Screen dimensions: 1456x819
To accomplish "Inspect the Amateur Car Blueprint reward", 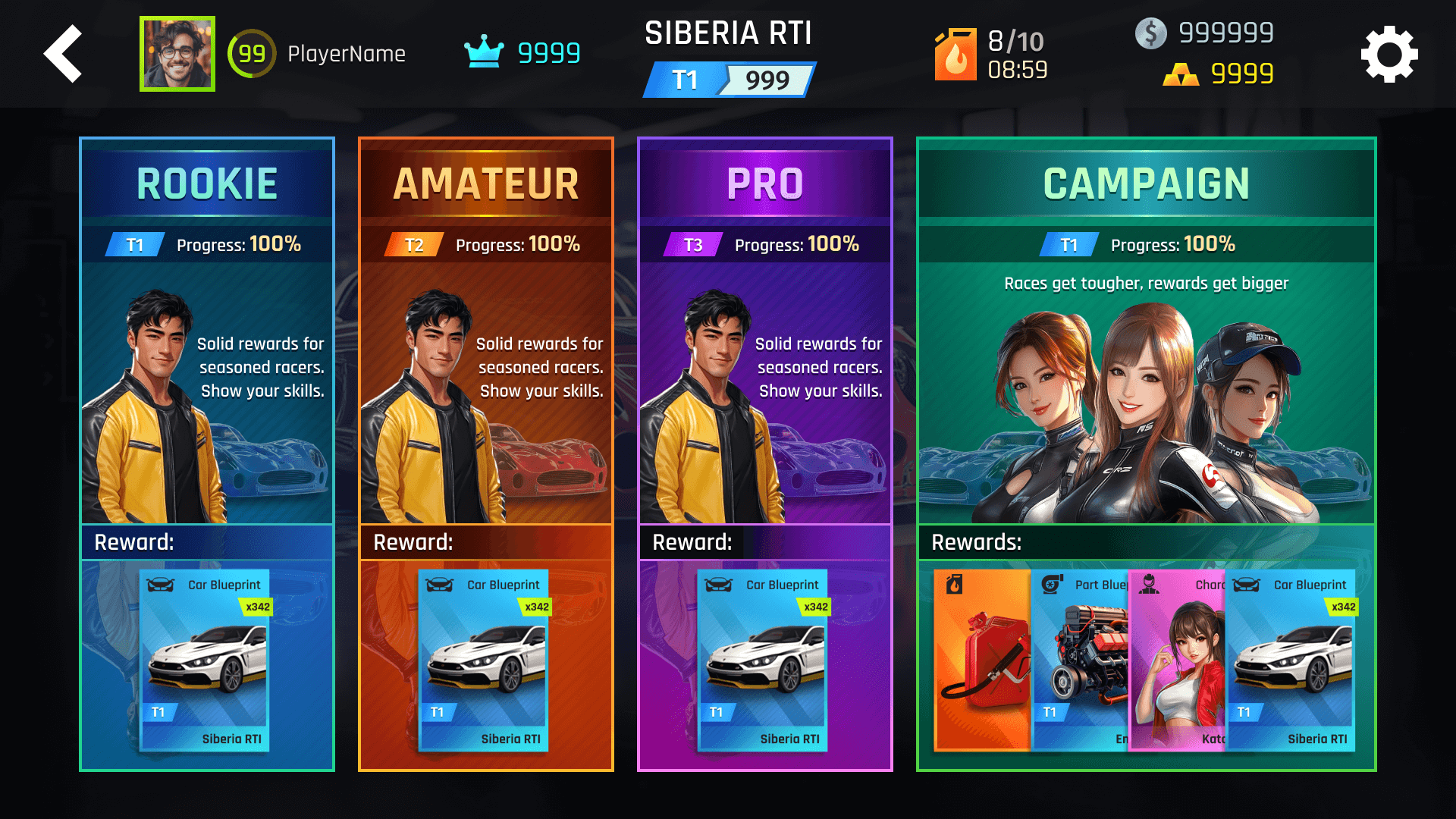I will [x=484, y=660].
